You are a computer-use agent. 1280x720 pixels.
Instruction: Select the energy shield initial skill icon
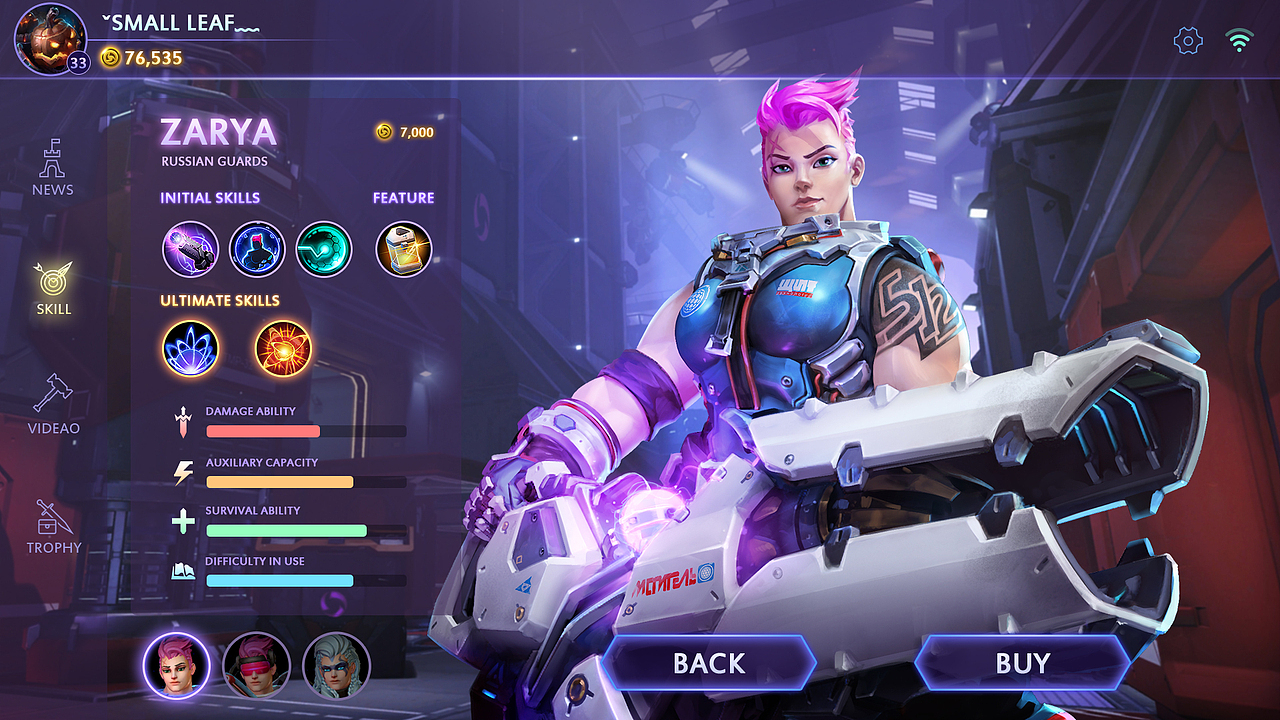click(x=257, y=249)
